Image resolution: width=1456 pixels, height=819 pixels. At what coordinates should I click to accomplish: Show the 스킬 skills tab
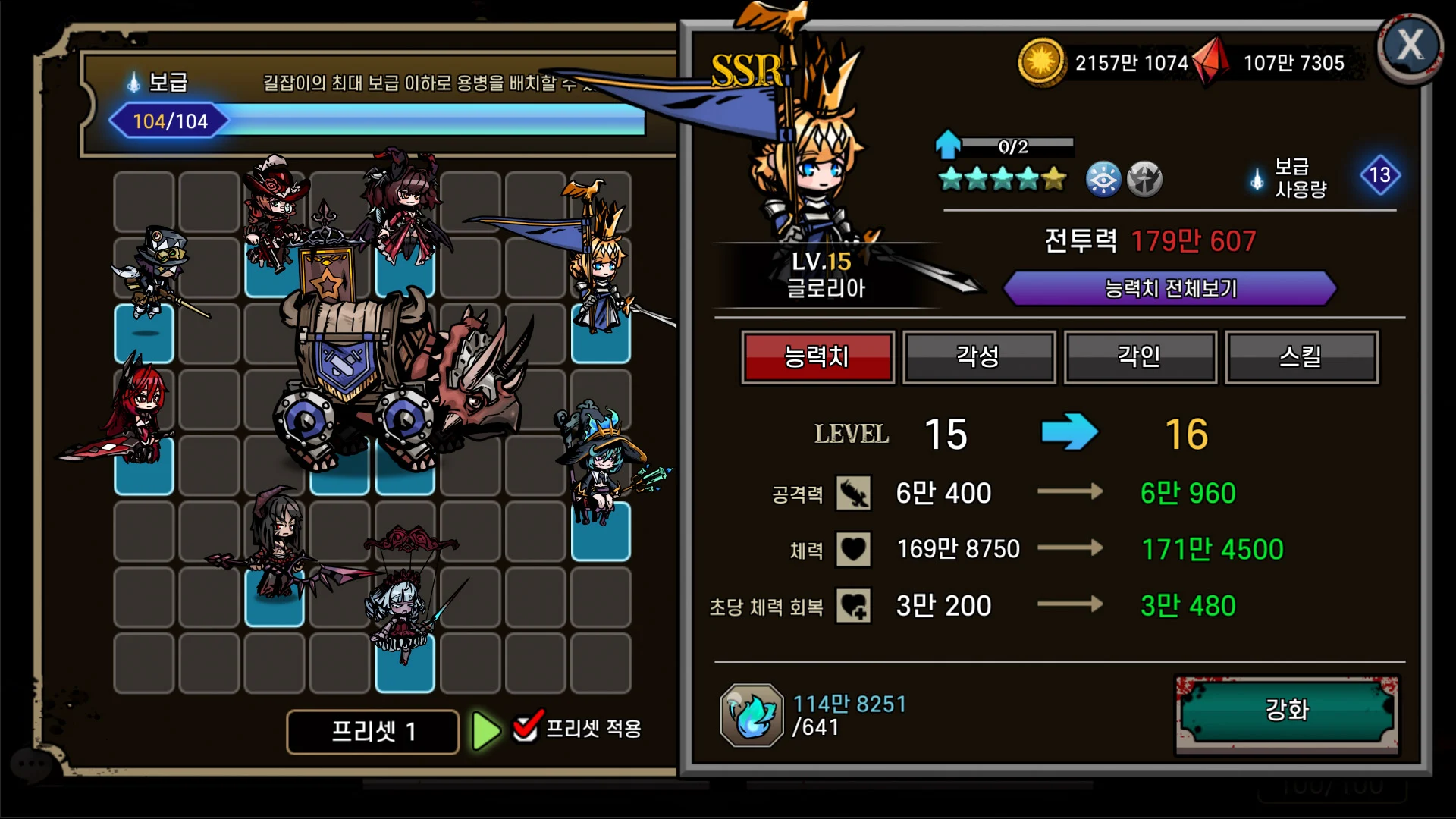[1301, 356]
